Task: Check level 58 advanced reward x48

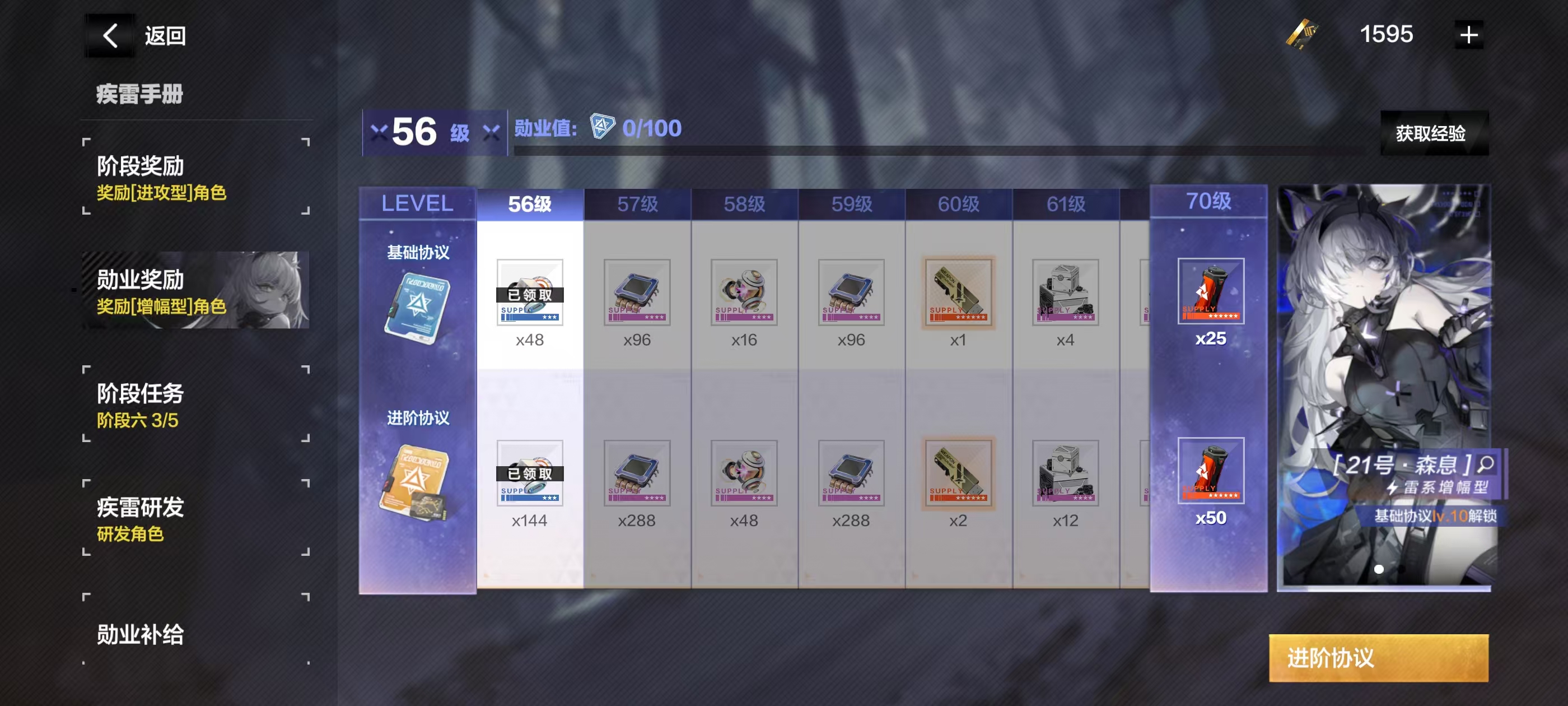Action: [744, 473]
